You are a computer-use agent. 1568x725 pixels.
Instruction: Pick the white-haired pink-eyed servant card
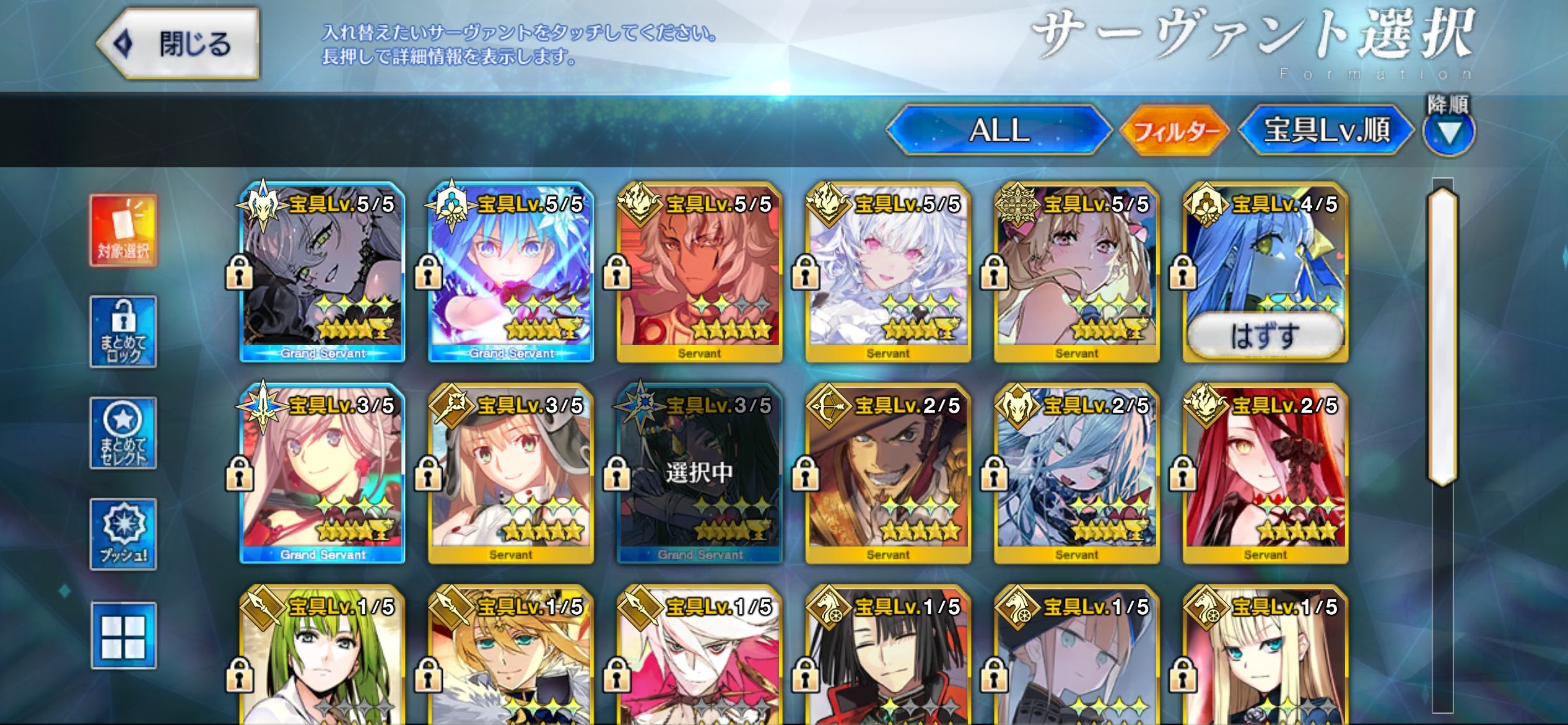(x=888, y=273)
